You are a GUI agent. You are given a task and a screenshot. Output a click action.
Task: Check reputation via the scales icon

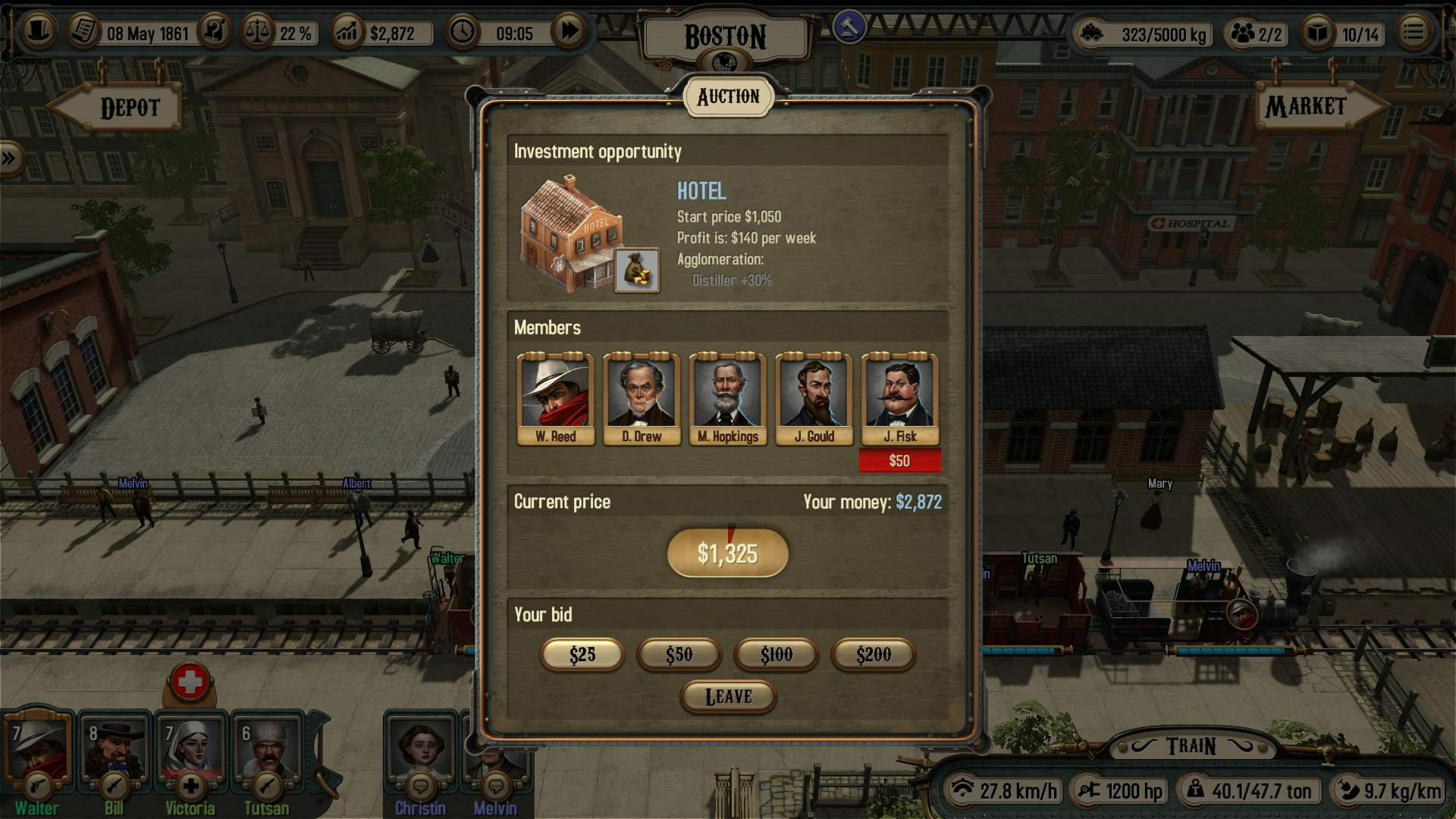(256, 30)
